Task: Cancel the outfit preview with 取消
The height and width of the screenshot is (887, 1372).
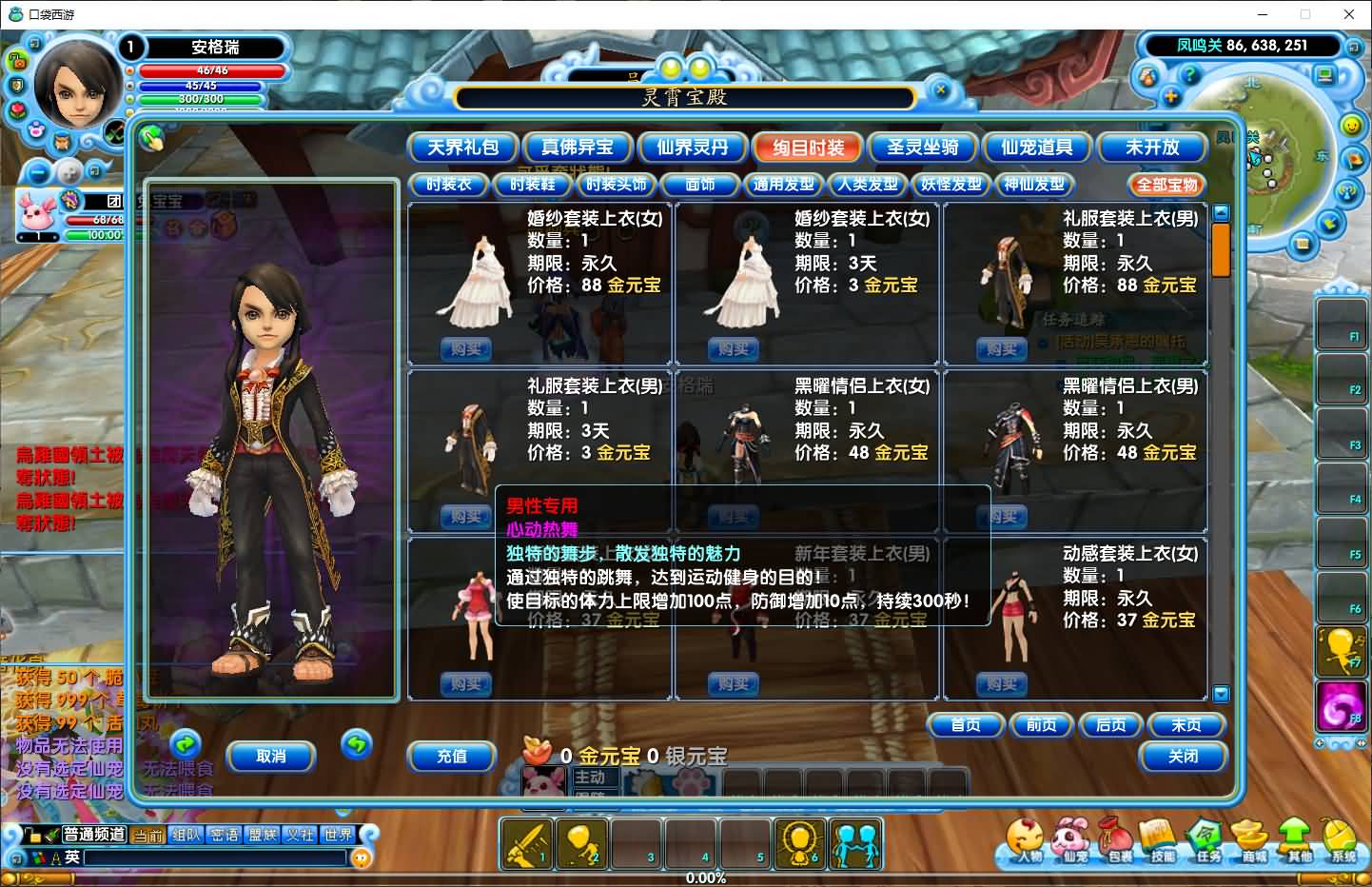Action: click(271, 757)
